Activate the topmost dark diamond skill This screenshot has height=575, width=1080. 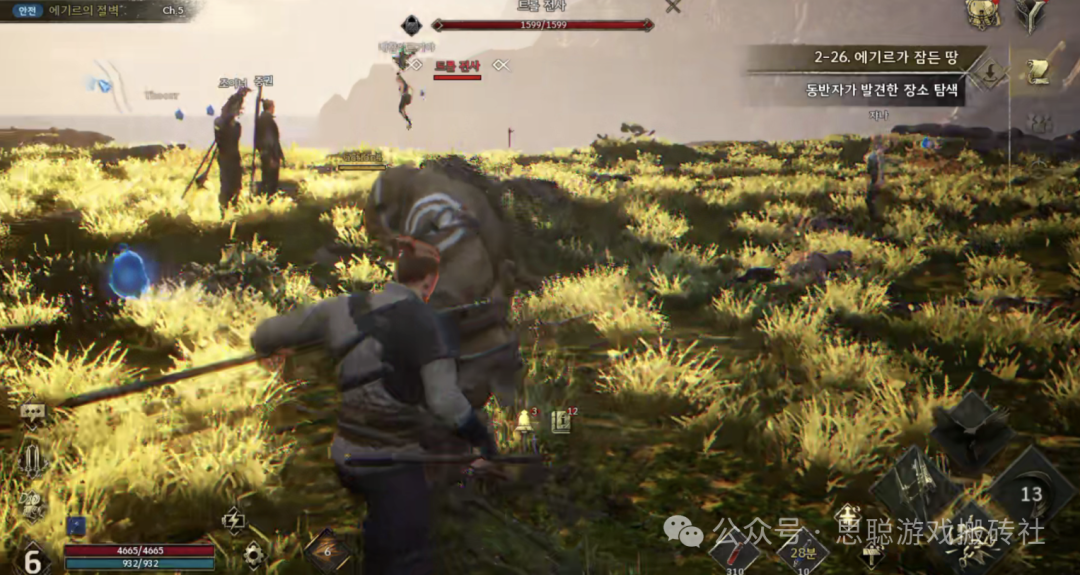[970, 429]
